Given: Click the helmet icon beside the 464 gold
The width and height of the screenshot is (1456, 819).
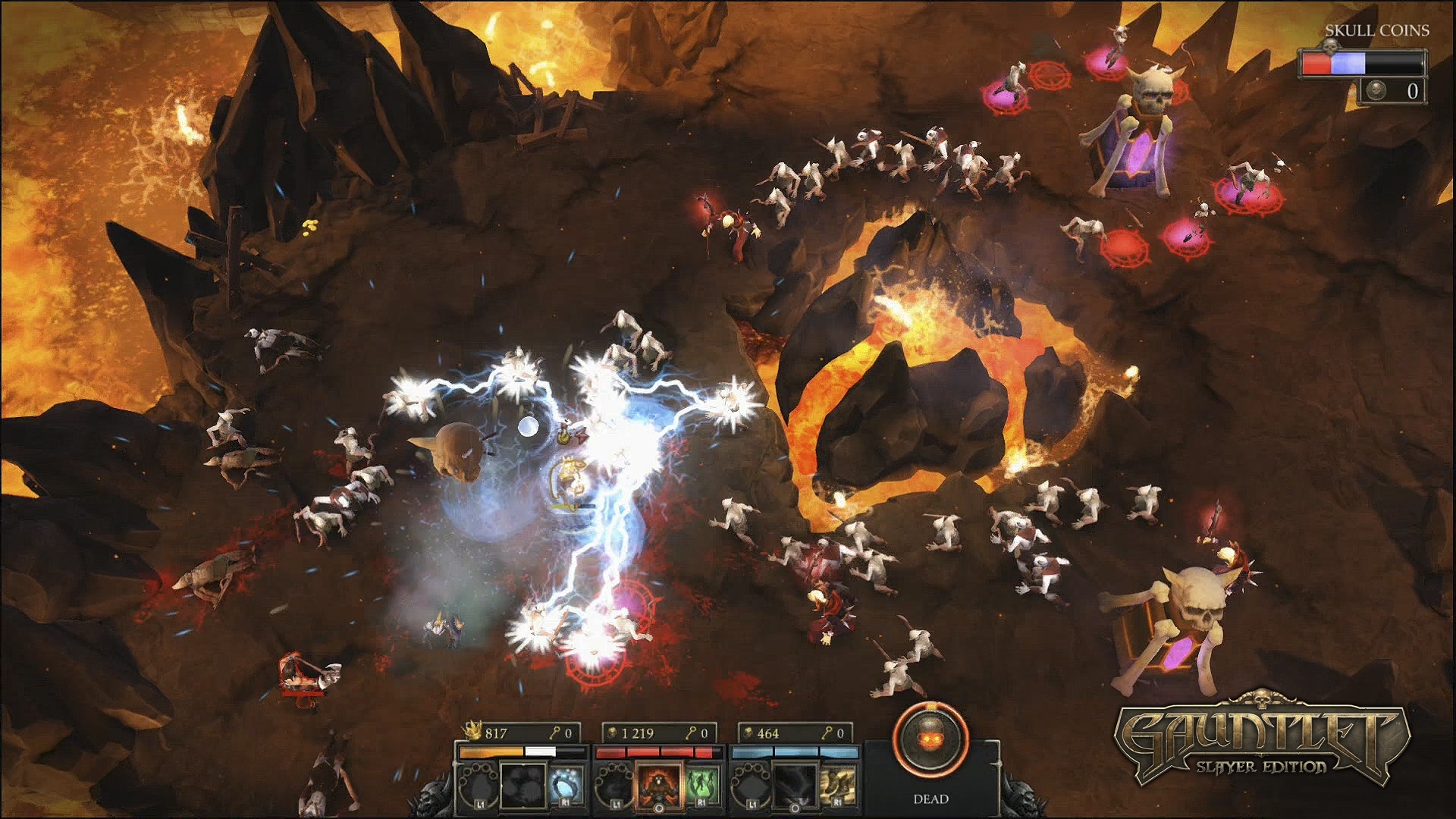Looking at the screenshot, I should (748, 732).
